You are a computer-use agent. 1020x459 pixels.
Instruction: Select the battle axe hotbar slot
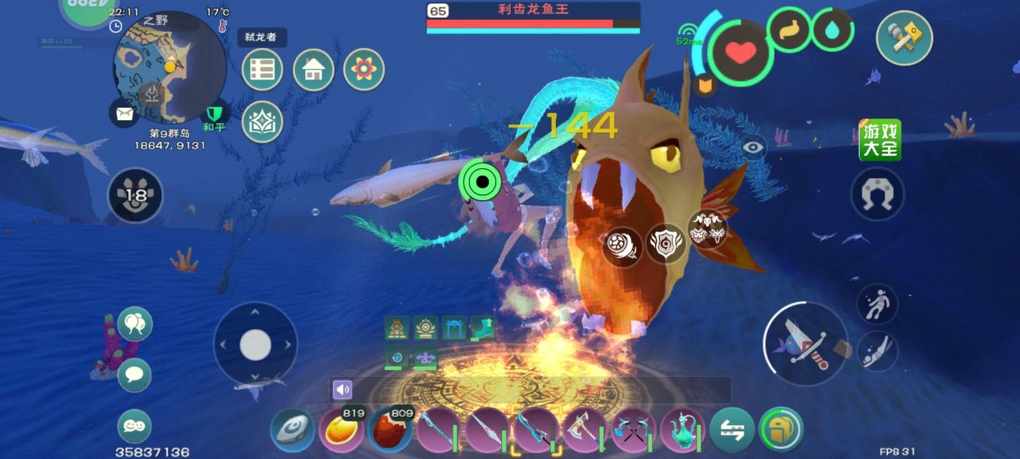(584, 431)
